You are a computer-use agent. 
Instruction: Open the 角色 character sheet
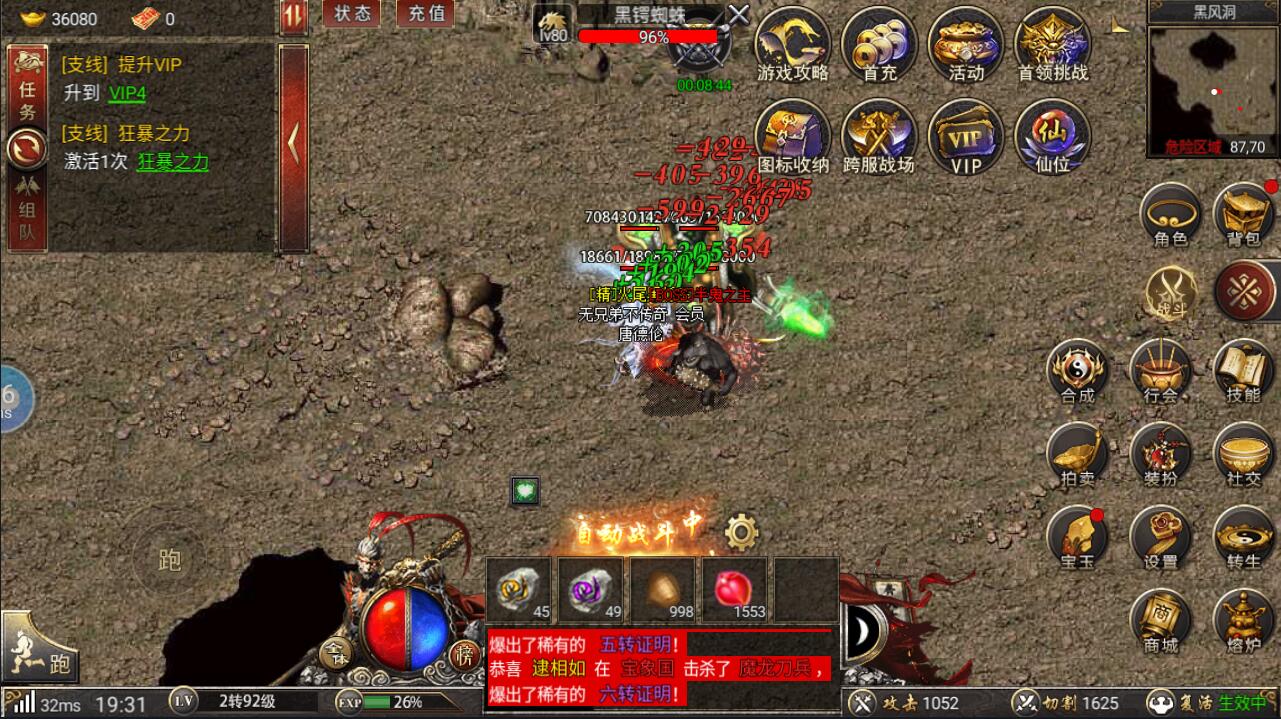tap(1171, 215)
